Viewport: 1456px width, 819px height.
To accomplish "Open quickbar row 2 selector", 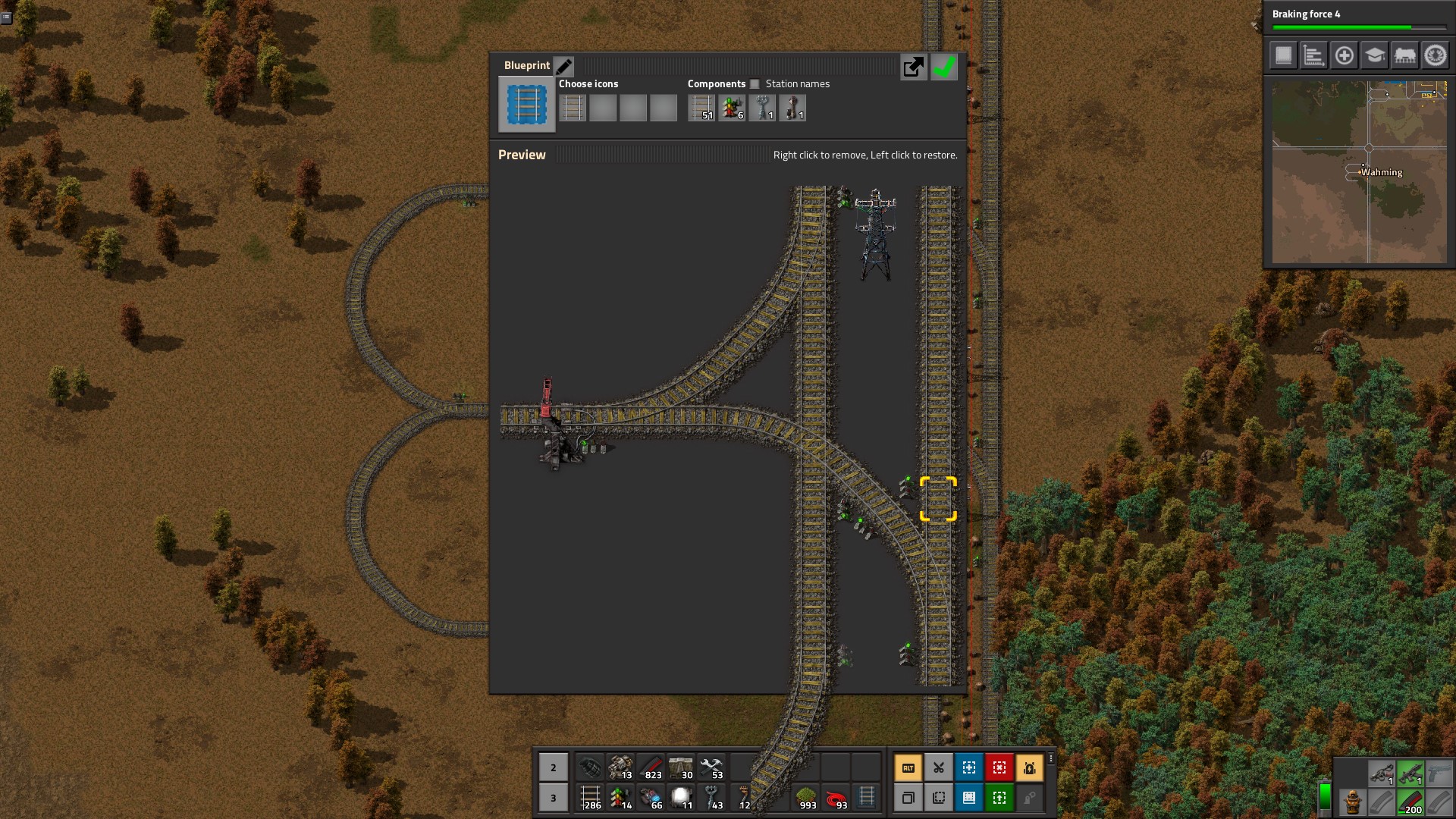I will [554, 767].
